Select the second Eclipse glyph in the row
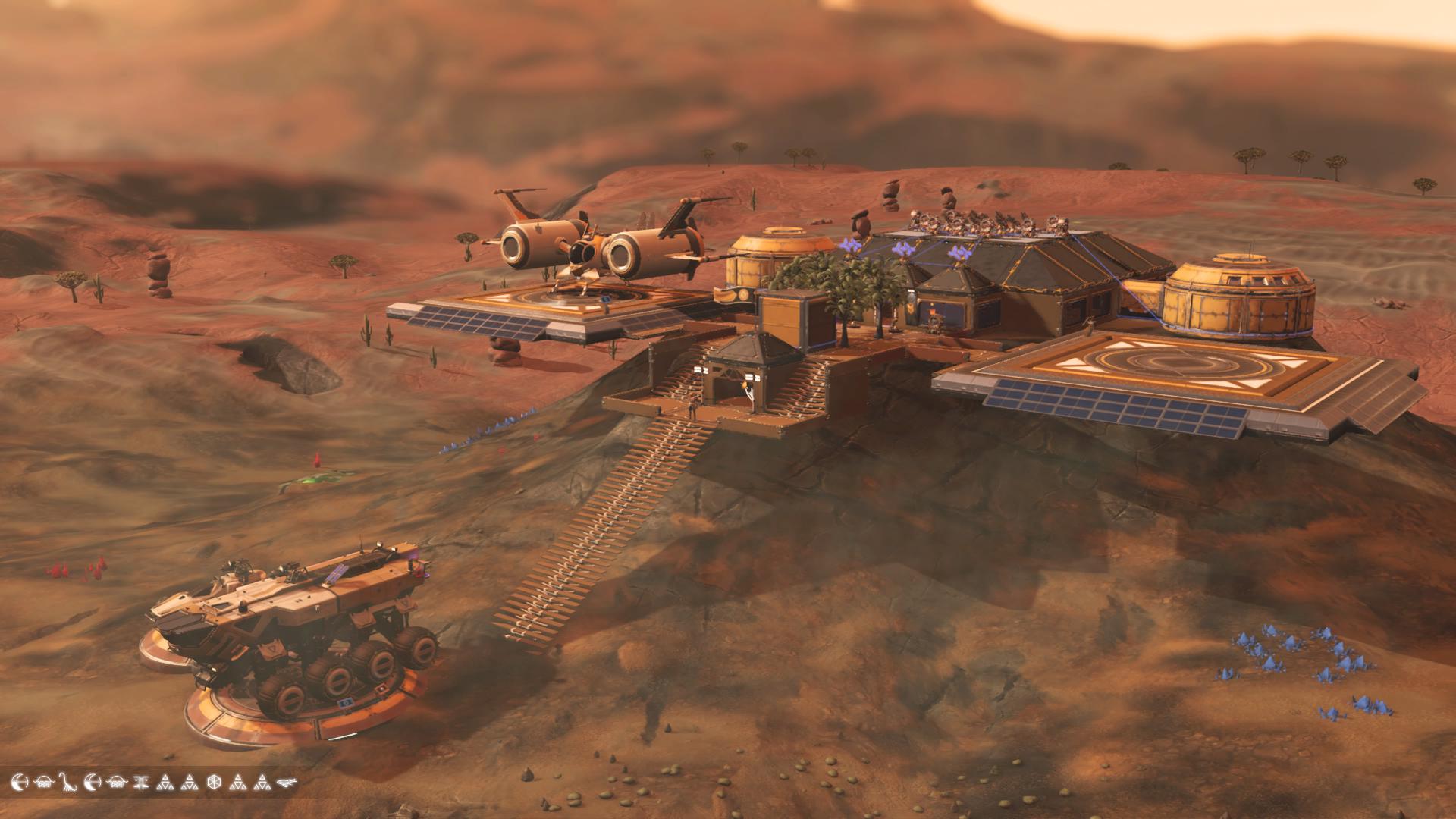The height and width of the screenshot is (819, 1456). point(94,783)
